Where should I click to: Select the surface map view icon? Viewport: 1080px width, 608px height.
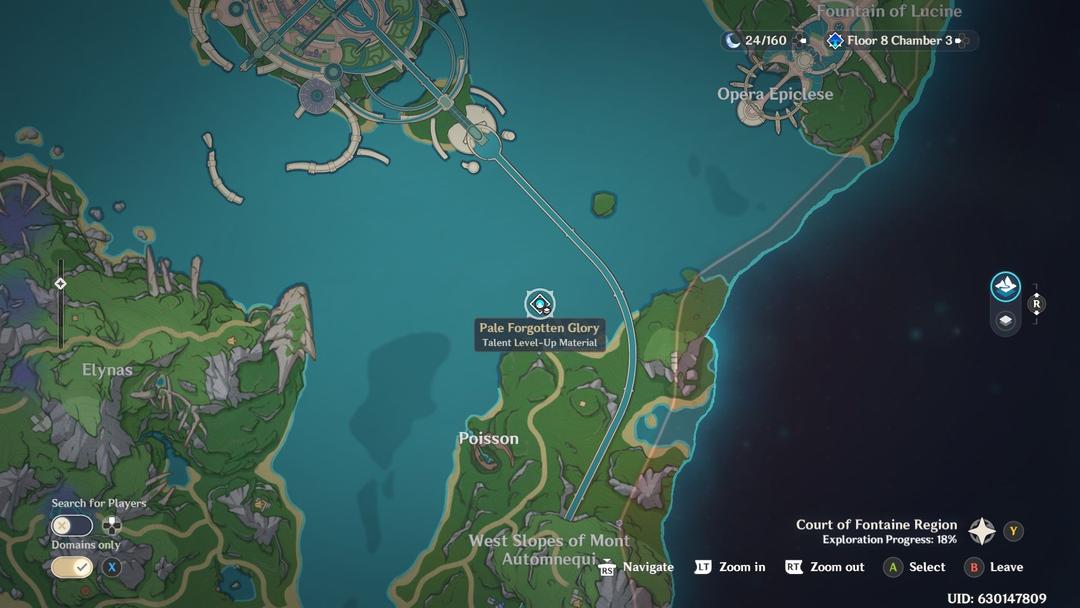pyautogui.click(x=1005, y=287)
